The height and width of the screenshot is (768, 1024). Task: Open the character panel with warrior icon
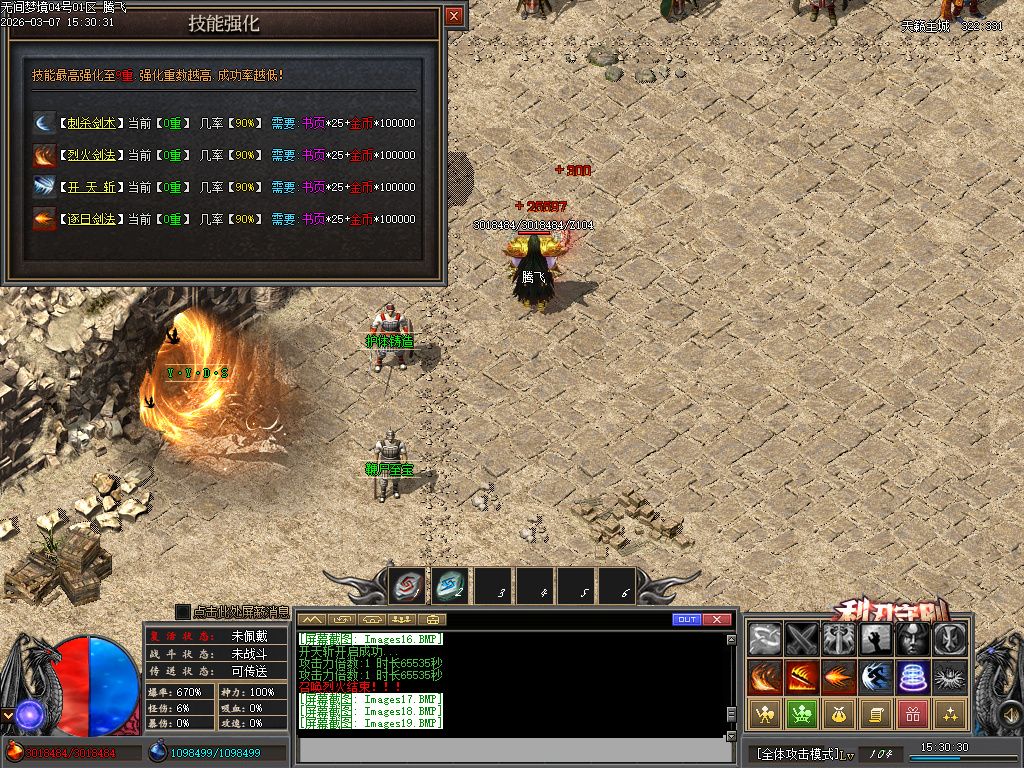pos(765,714)
